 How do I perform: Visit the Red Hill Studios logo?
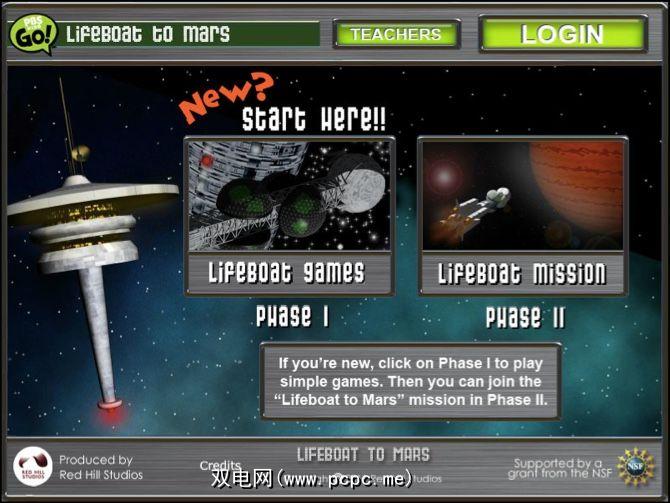coord(33,467)
